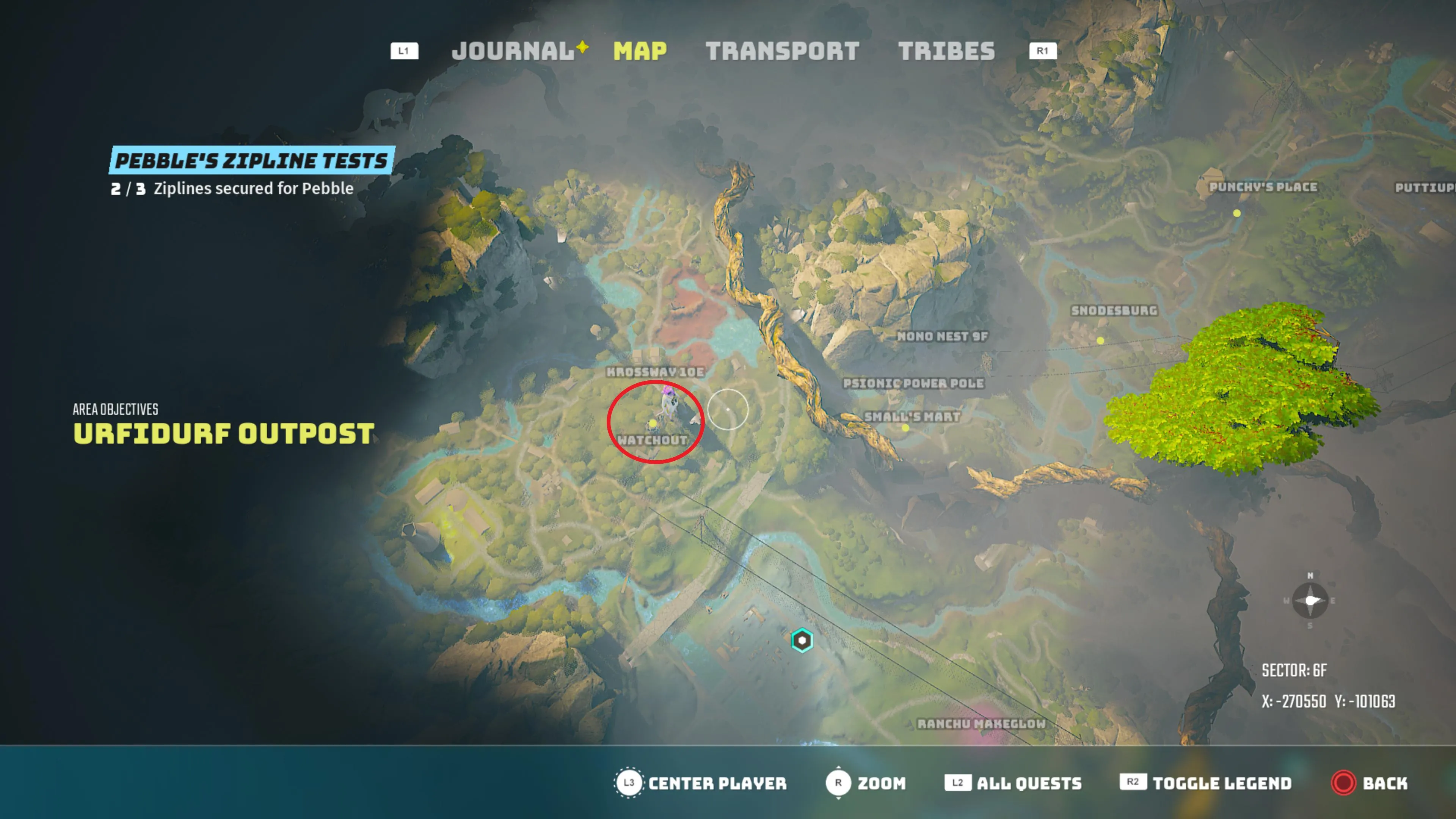The image size is (1456, 819).
Task: Switch to the Tribes tab
Action: pyautogui.click(x=946, y=51)
